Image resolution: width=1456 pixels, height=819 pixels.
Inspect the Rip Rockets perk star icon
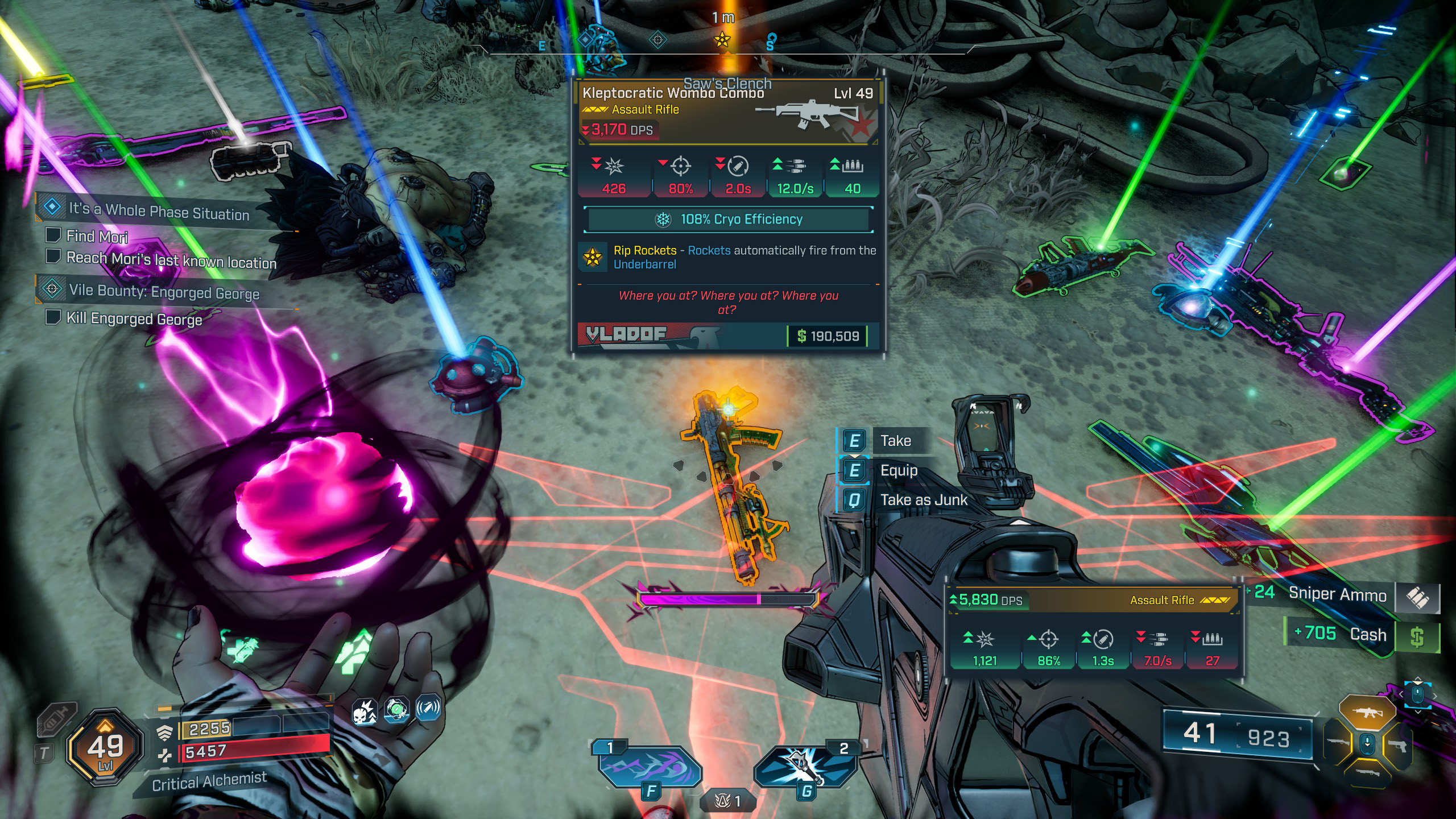tap(593, 258)
